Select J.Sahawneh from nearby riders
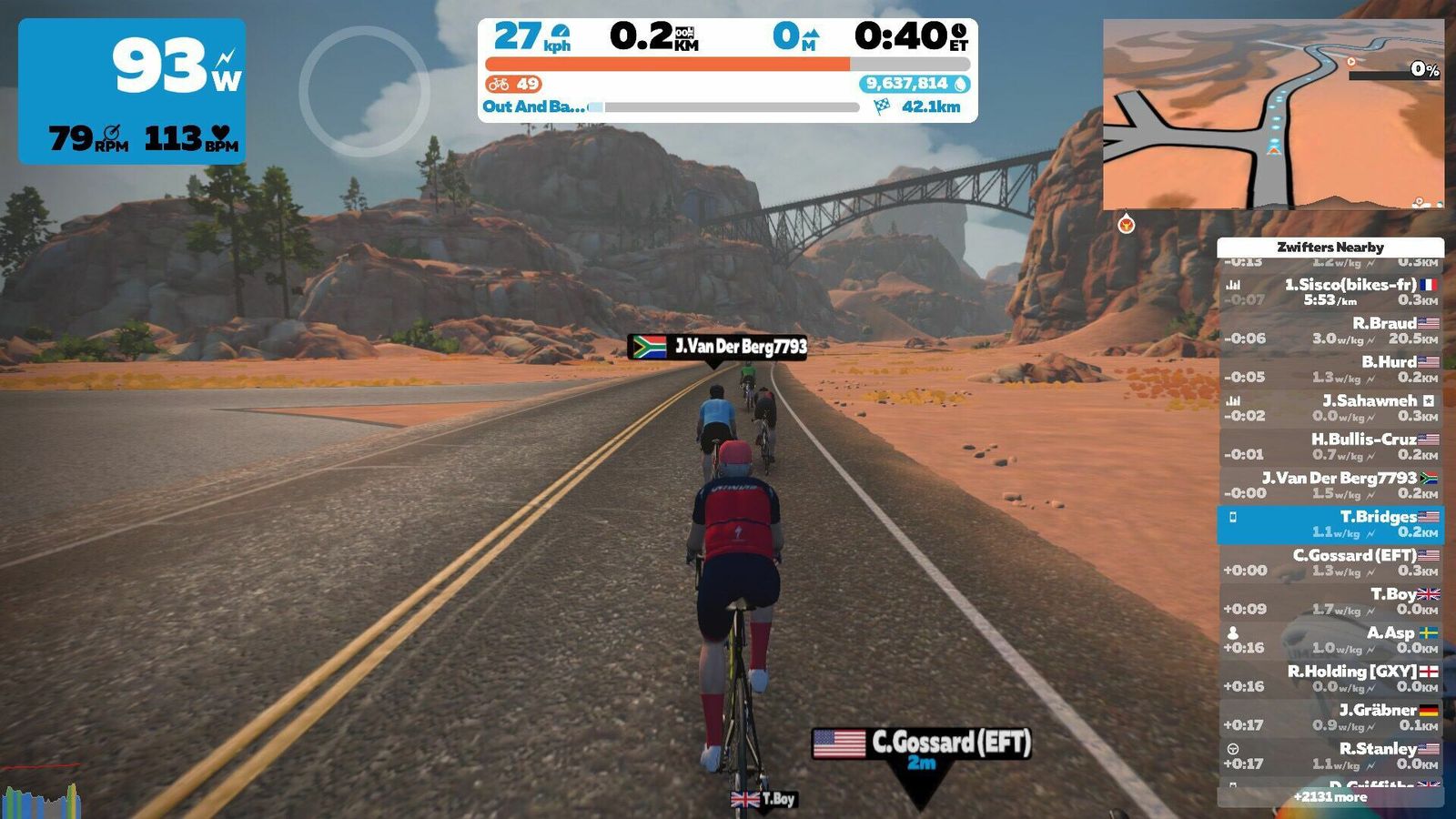The height and width of the screenshot is (819, 1456). point(1330,408)
